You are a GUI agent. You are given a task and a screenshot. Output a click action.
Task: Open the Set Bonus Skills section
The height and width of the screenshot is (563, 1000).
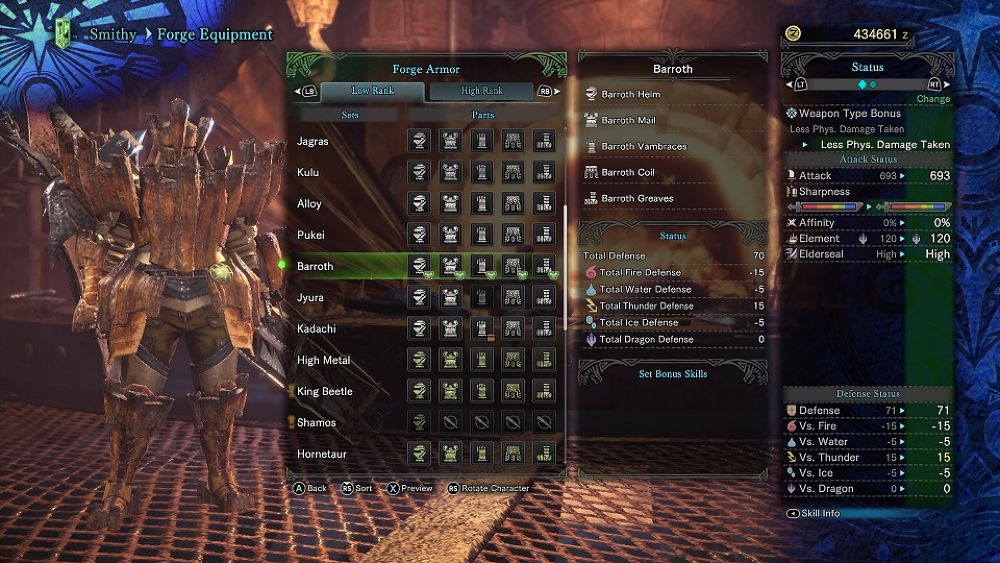click(x=673, y=374)
